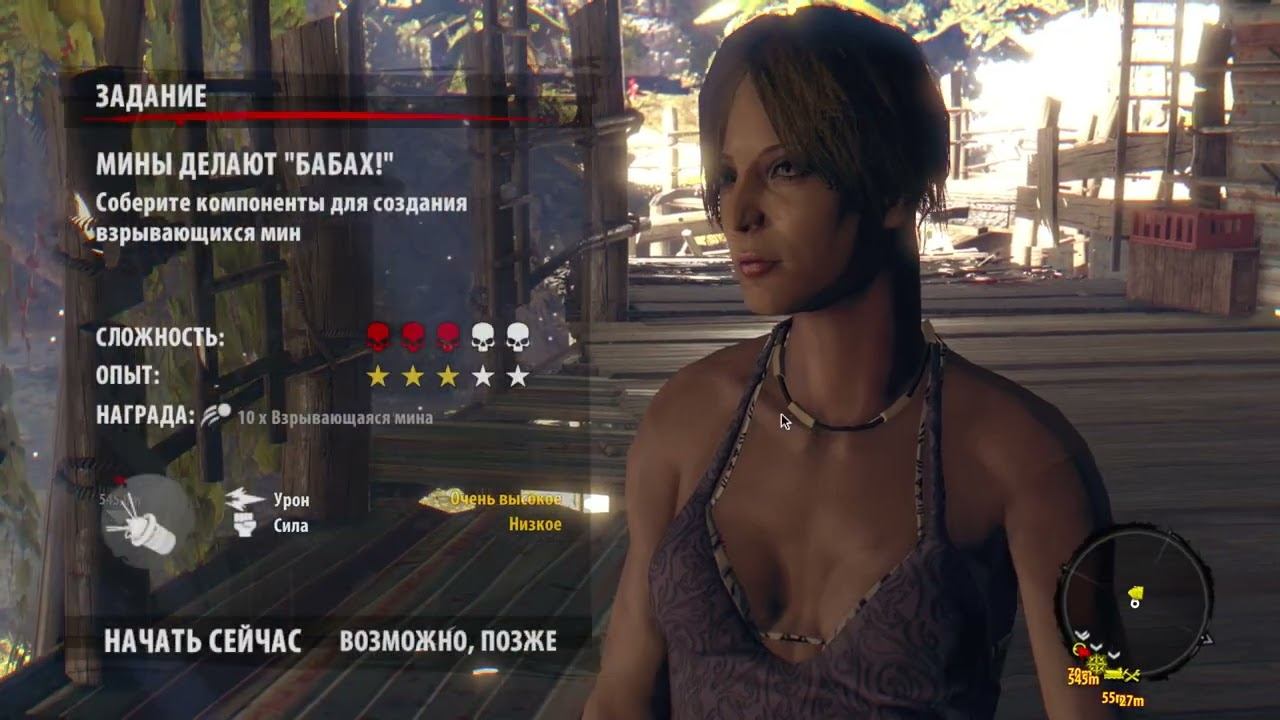Click the mine weapon preview thumbnail

click(x=147, y=520)
